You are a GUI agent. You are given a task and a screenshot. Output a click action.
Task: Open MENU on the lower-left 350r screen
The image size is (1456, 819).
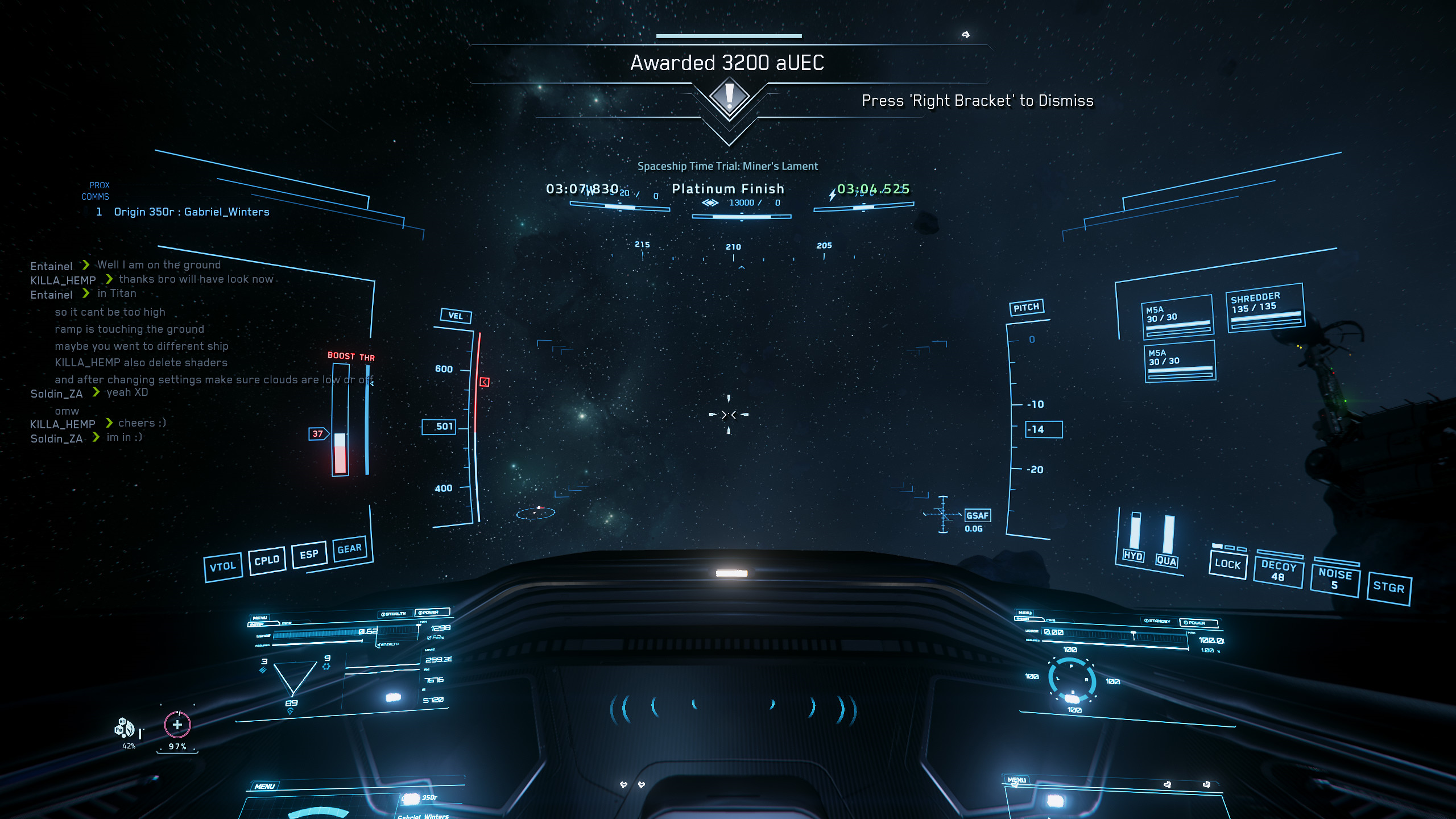coord(264,787)
